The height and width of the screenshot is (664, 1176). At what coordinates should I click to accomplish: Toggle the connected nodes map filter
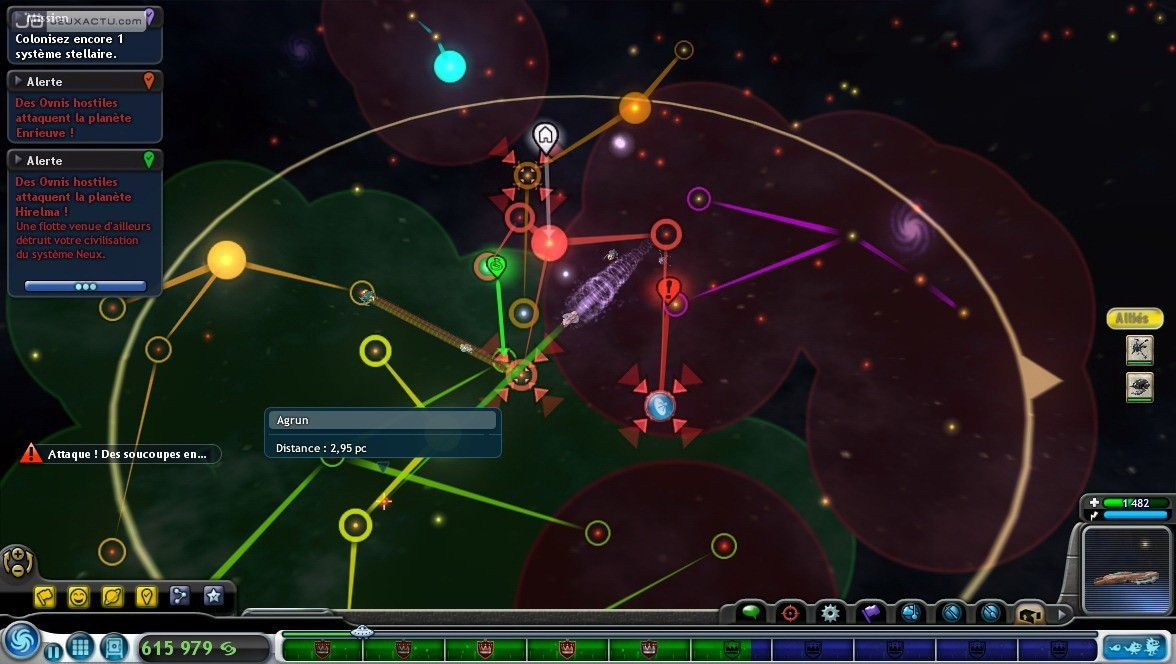[x=180, y=597]
